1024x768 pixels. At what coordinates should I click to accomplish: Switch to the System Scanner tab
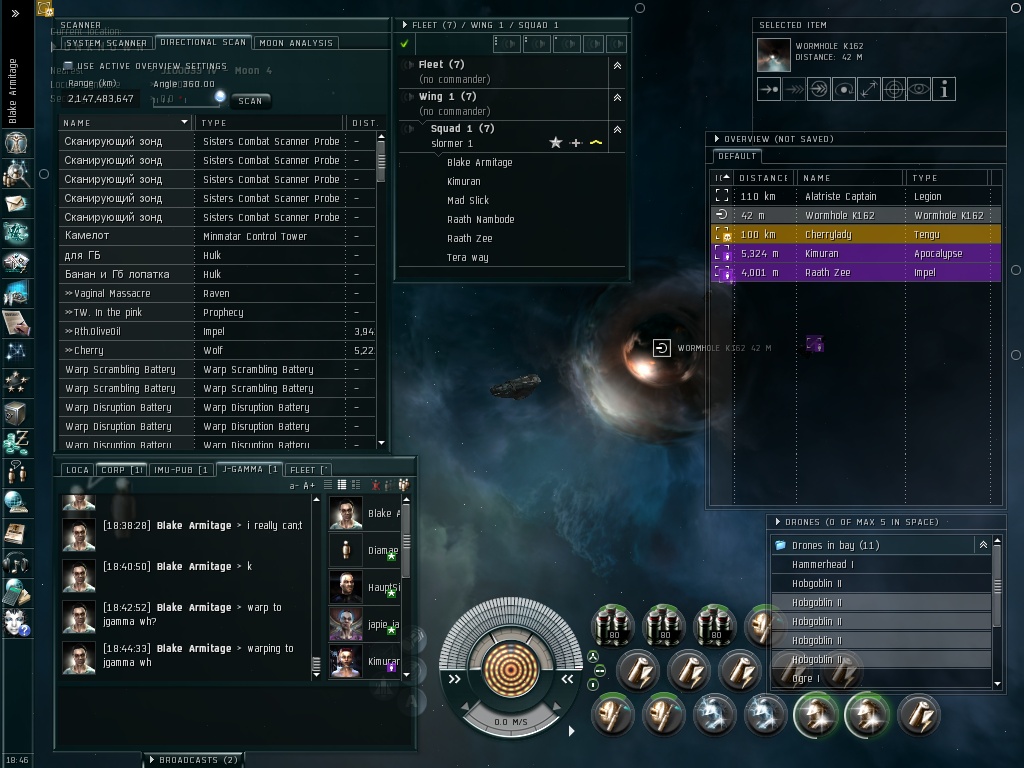tap(106, 43)
